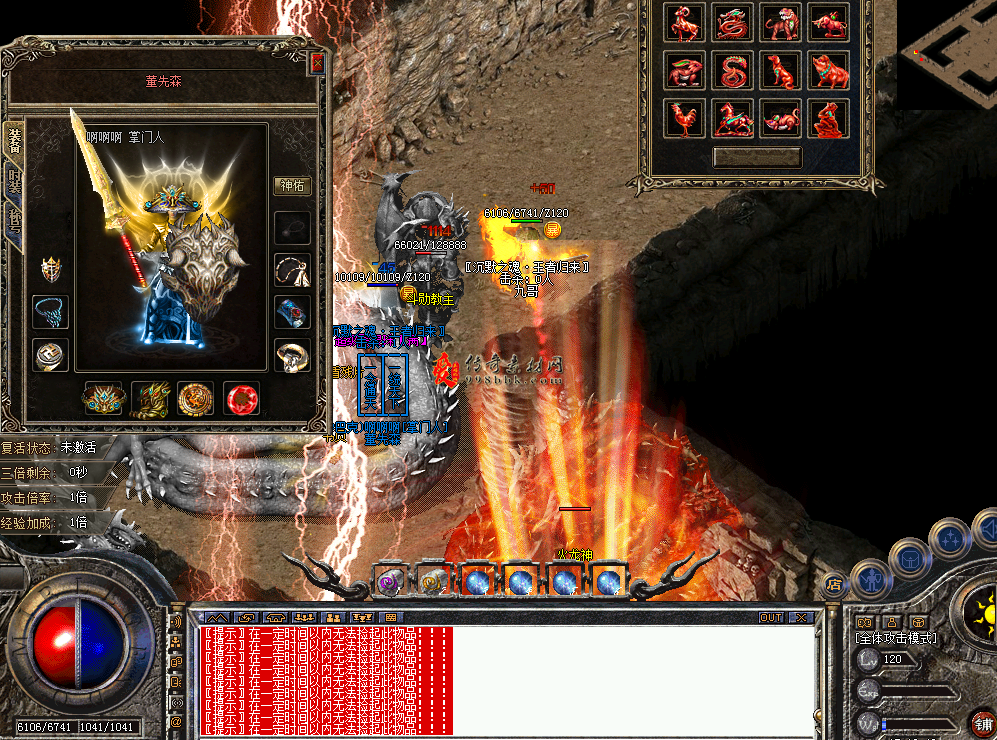Select the round bronze medal slot
Viewport: 997px width, 740px height.
coord(195,399)
